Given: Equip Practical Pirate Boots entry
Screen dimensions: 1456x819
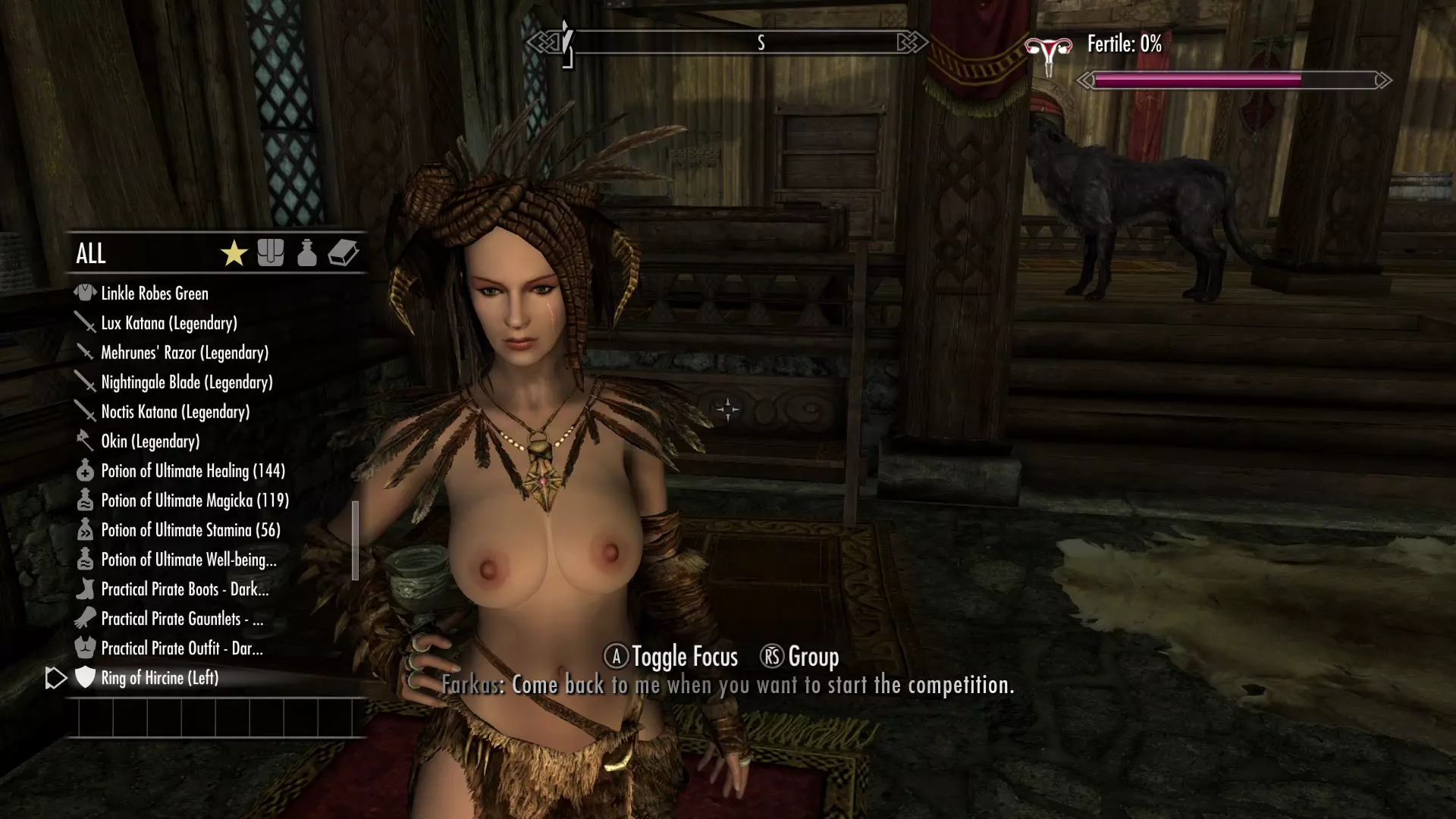Looking at the screenshot, I should [184, 589].
